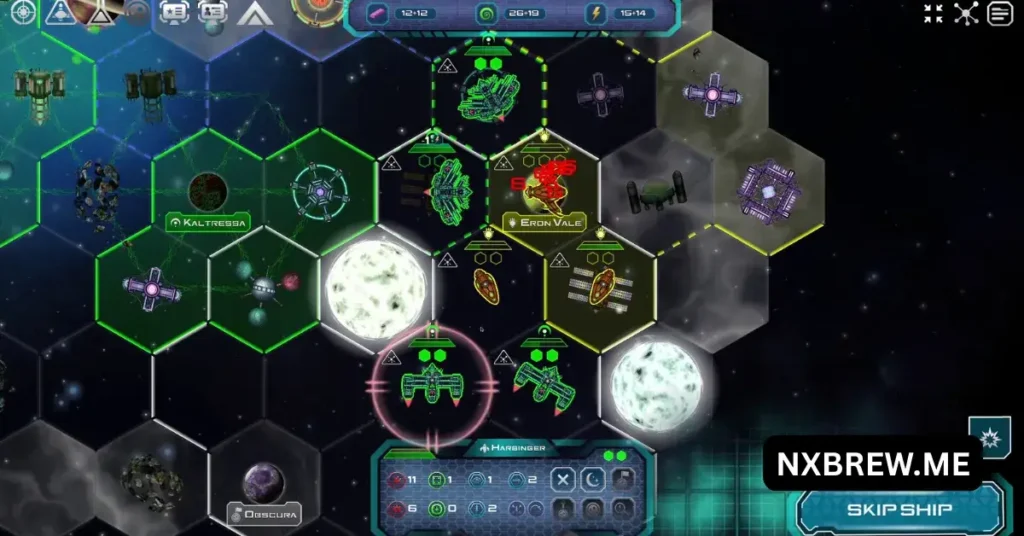This screenshot has width=1024, height=536.
Task: Select the crosshair target icon
Action: (x=22, y=12)
